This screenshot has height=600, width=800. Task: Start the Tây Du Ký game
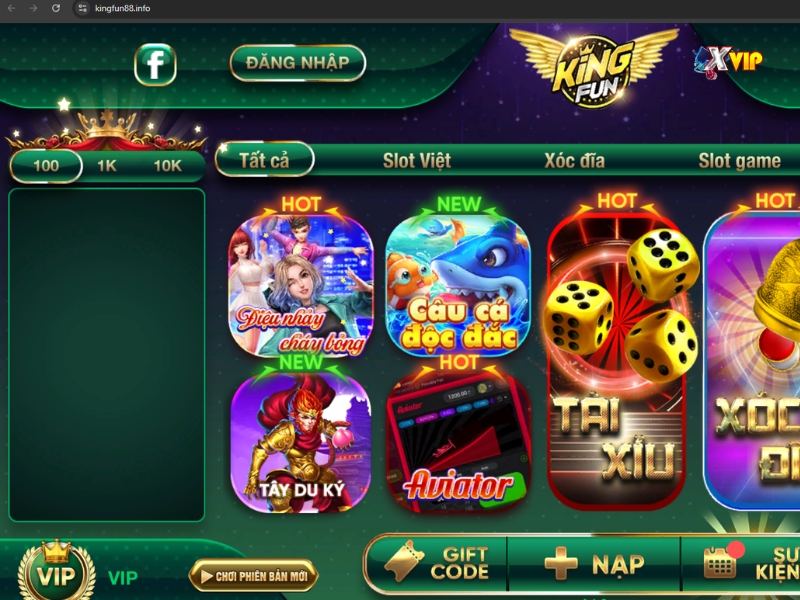click(x=301, y=442)
